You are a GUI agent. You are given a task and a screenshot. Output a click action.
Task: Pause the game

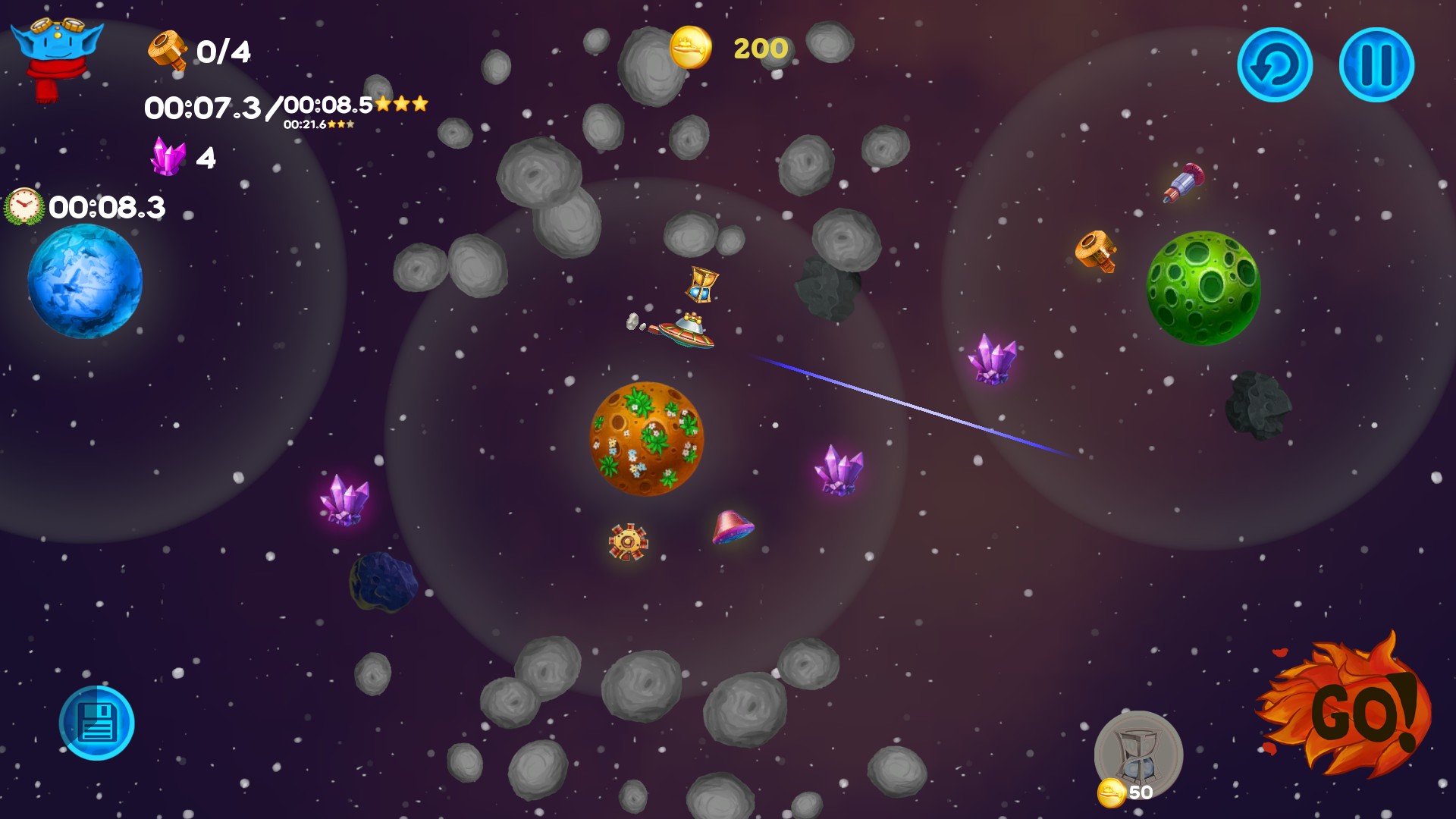coord(1376,65)
